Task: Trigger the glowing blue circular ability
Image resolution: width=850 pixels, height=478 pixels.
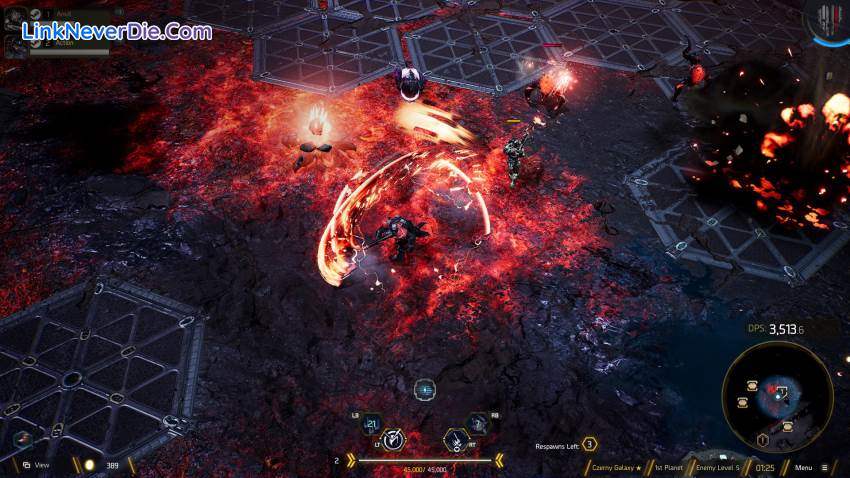Action: 425,389
